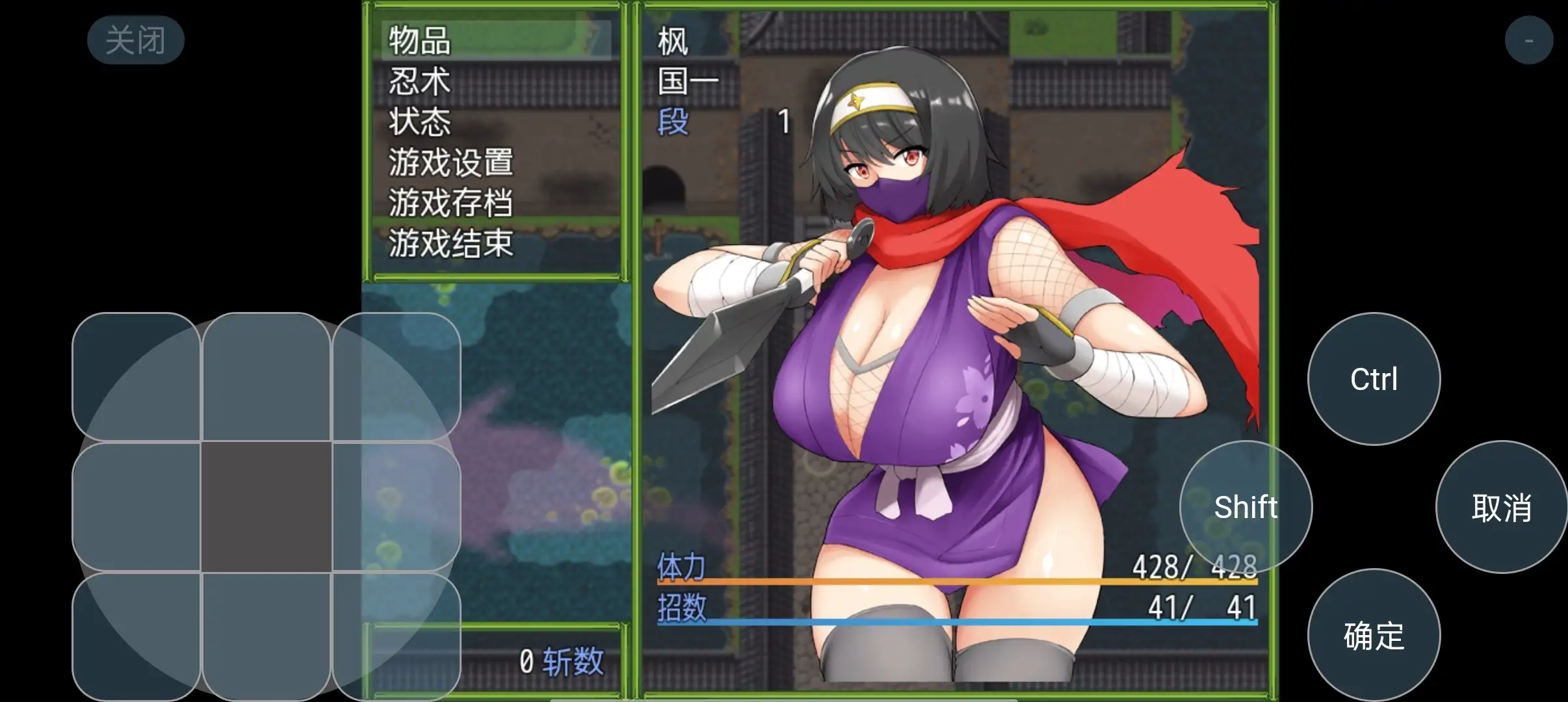
Task: Open the 忍术 ninjutsu menu
Action: click(x=419, y=83)
